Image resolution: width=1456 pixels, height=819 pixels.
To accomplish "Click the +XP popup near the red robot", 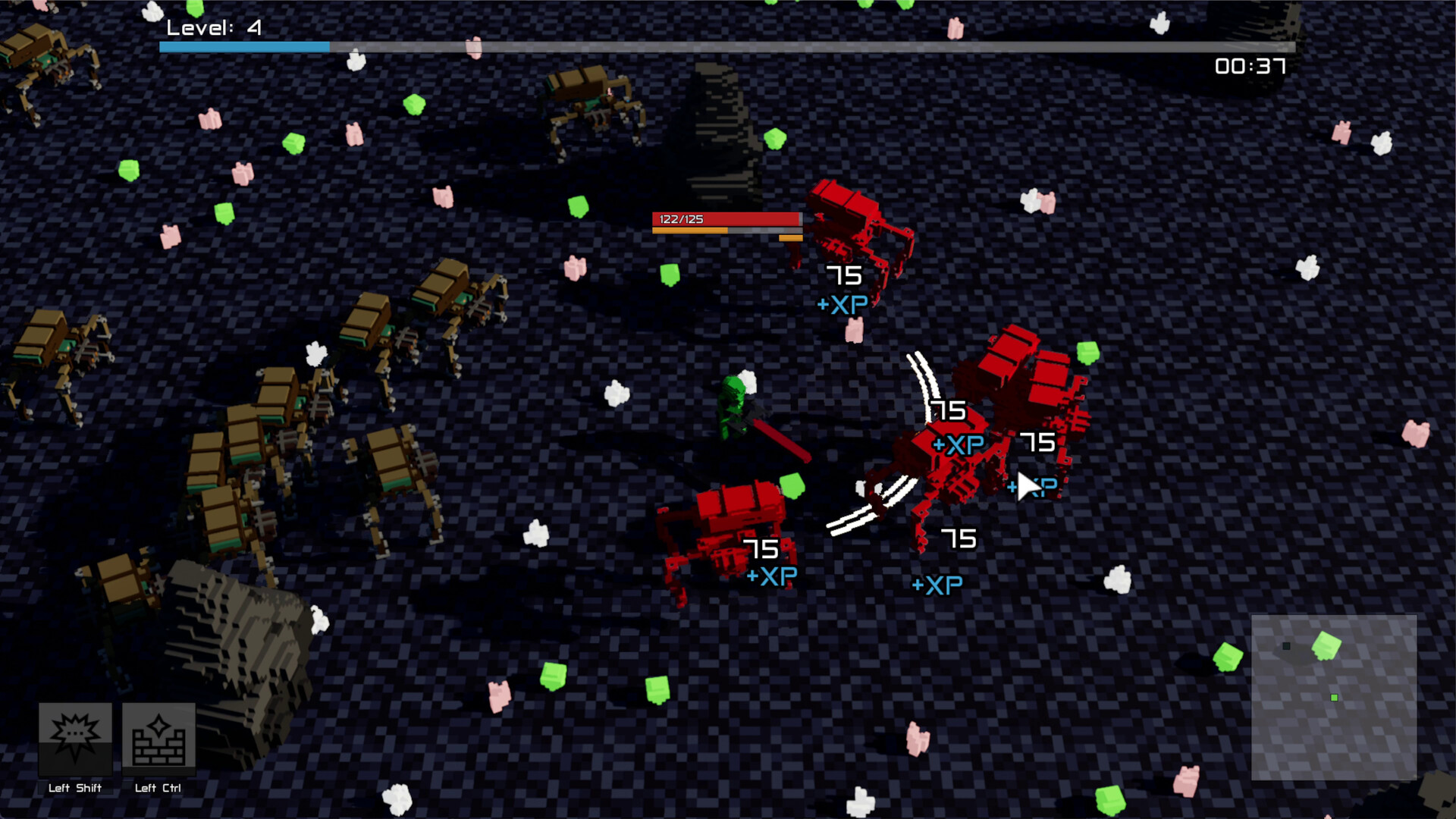I will (x=842, y=305).
